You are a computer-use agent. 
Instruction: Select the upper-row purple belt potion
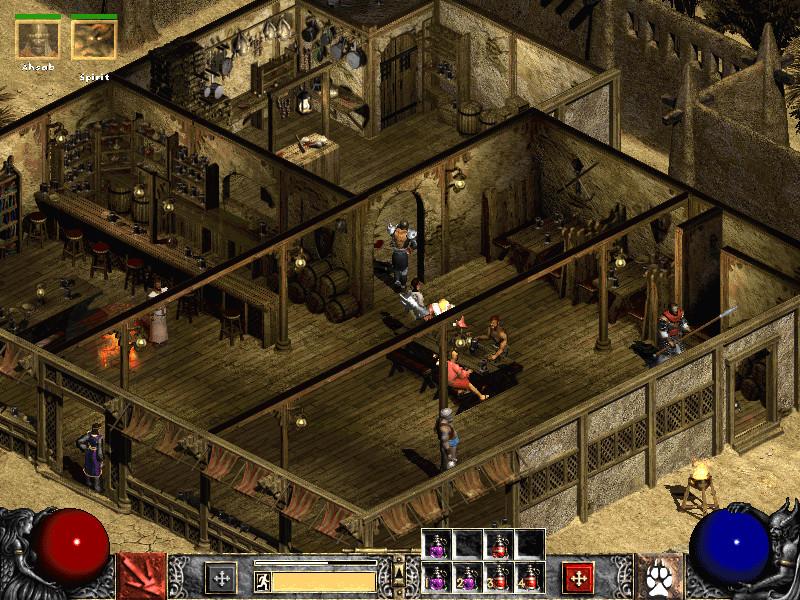pyautogui.click(x=437, y=545)
